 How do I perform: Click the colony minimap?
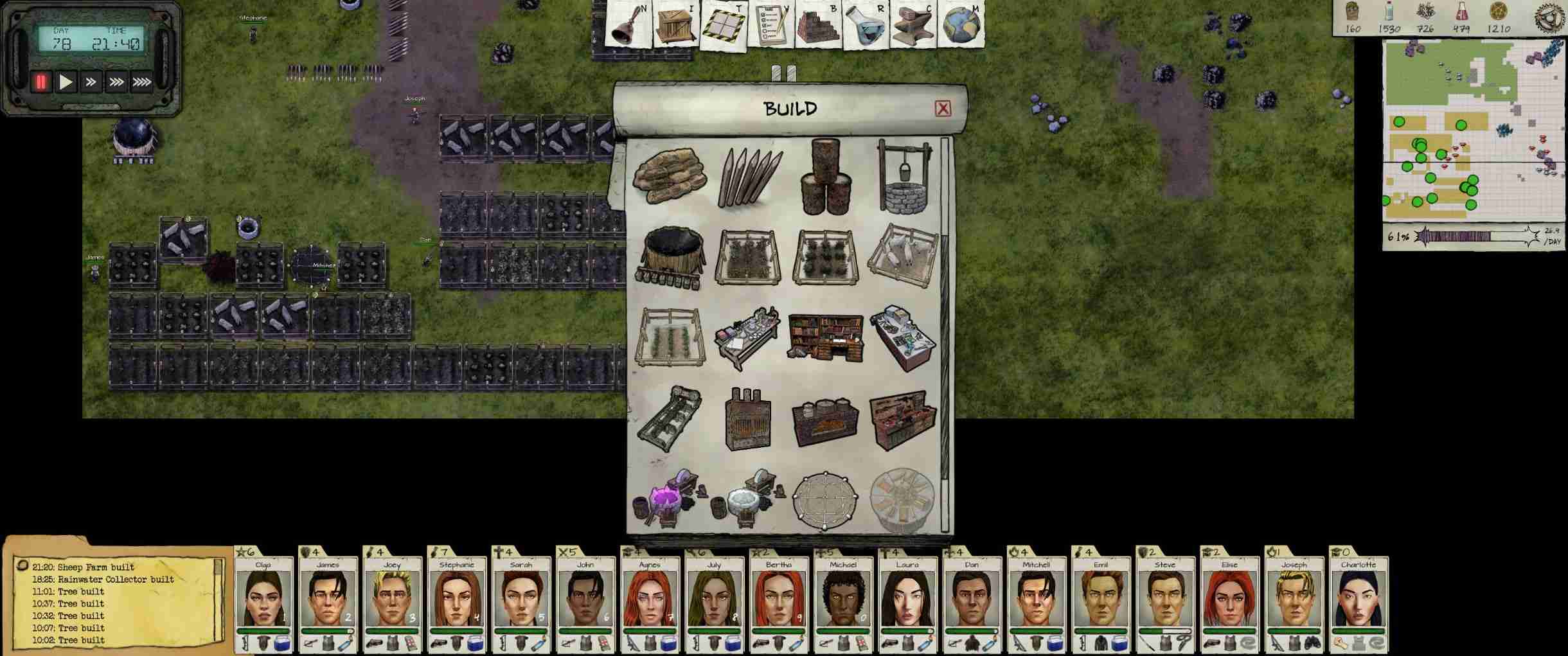coord(1474,129)
